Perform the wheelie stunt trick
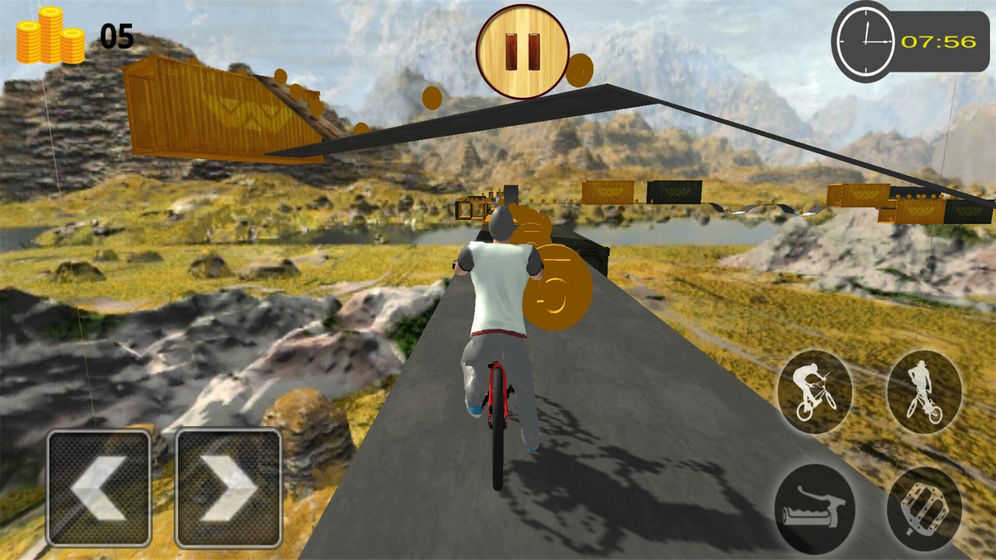Screen dimensions: 996x560 [814, 391]
